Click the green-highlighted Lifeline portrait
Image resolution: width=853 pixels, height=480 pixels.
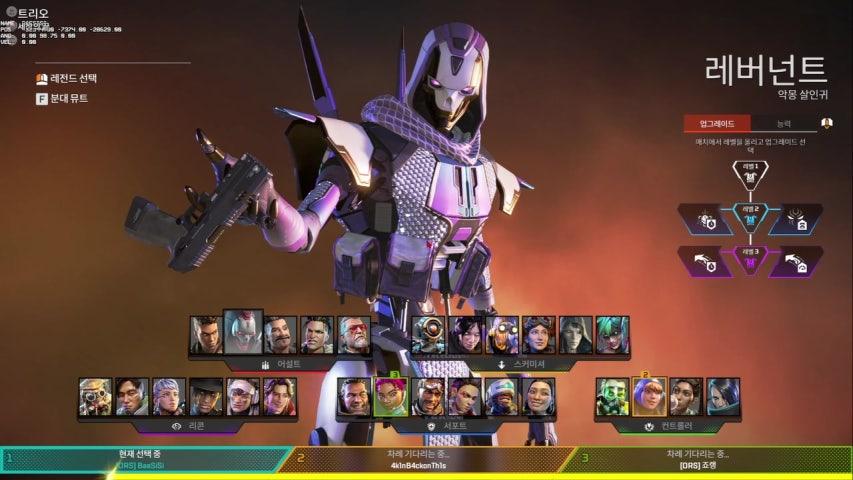click(x=390, y=396)
